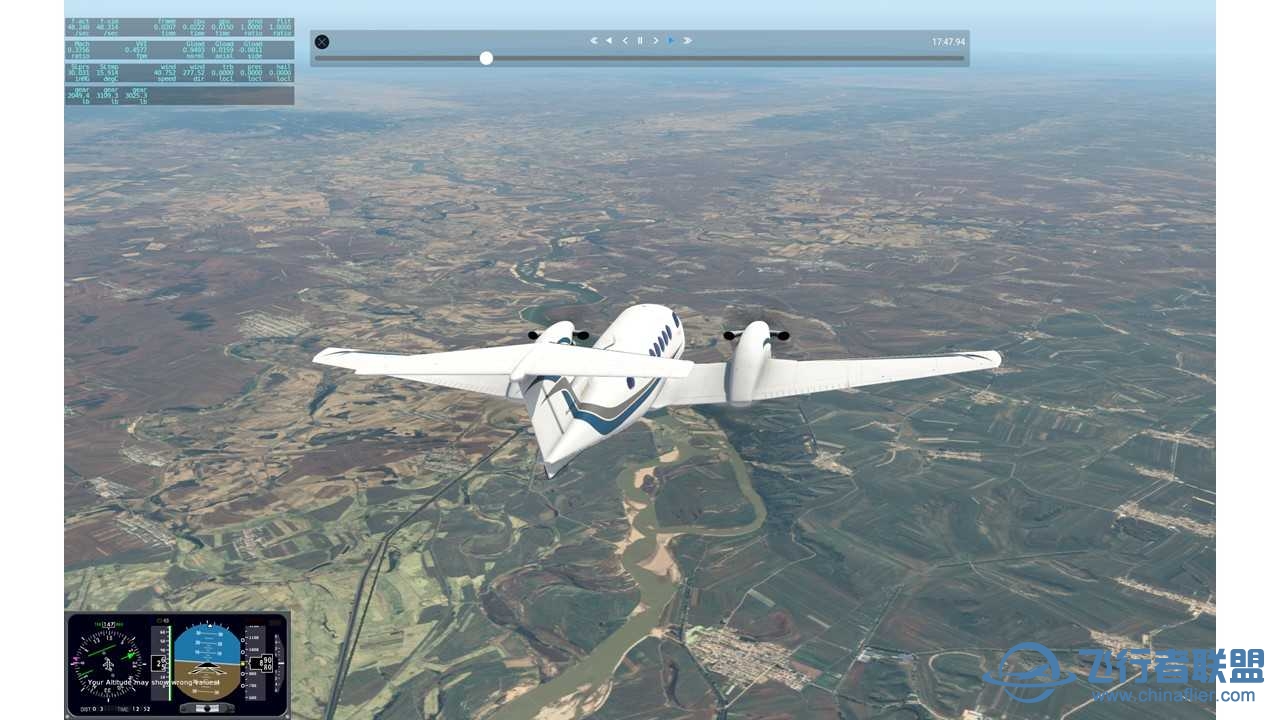Resume replay playback with the play icon

pos(670,40)
